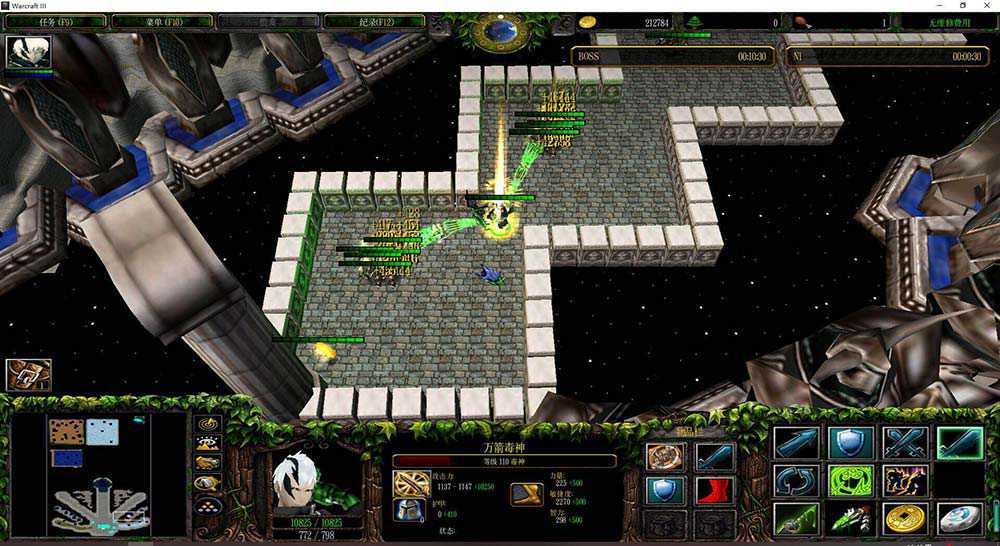Use the white stone disc ability
The image size is (1000, 546).
(x=958, y=519)
